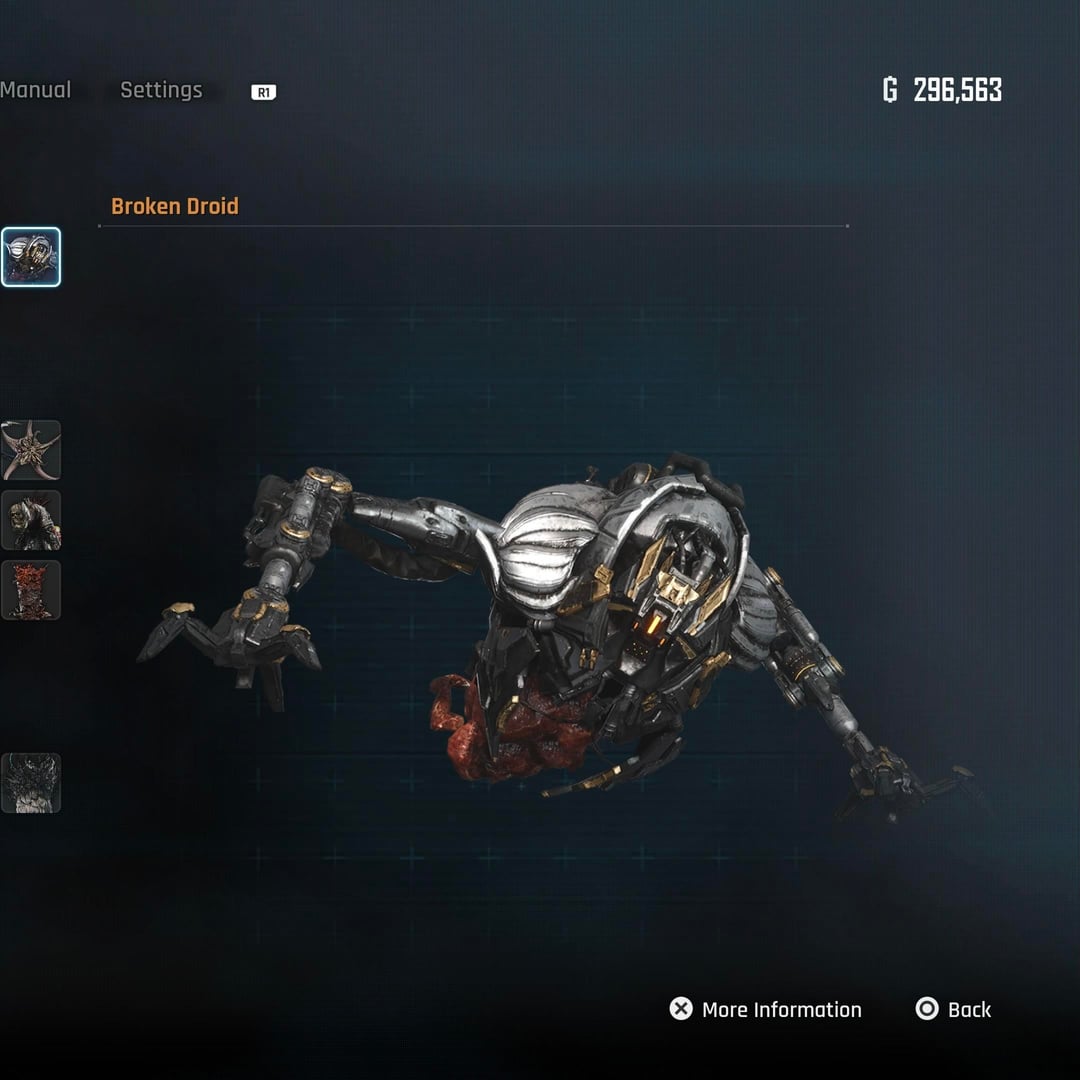Image resolution: width=1080 pixels, height=1080 pixels.
Task: Open the Manual tab
Action: (35, 90)
